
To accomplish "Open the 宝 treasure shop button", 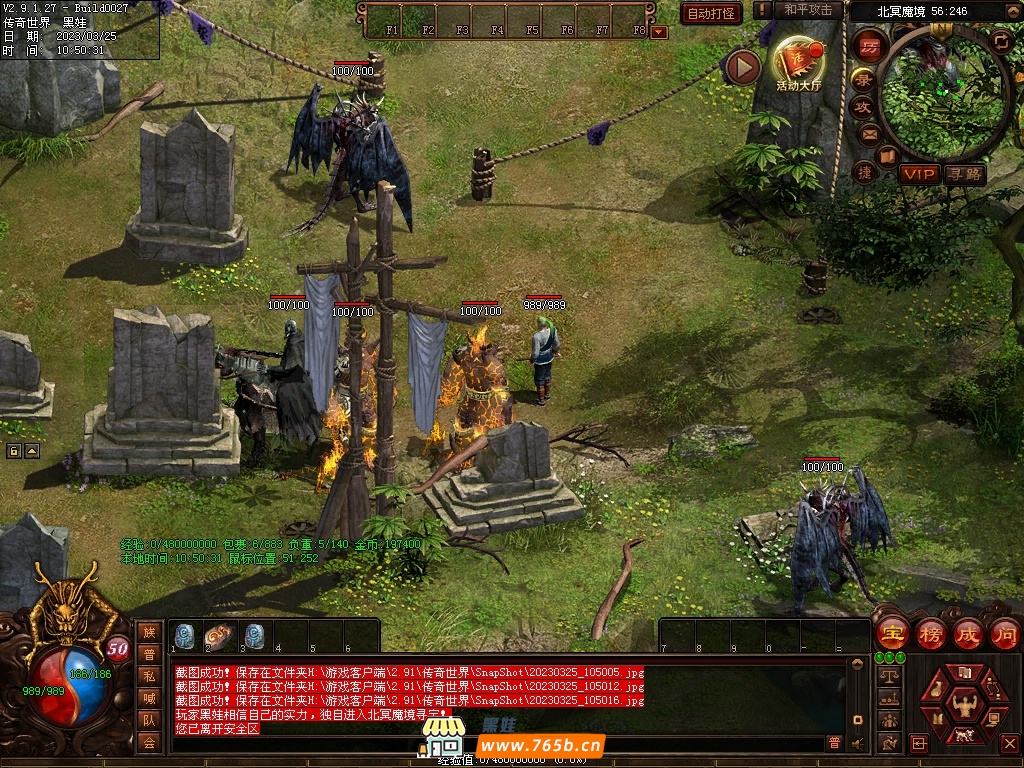I will (892, 633).
